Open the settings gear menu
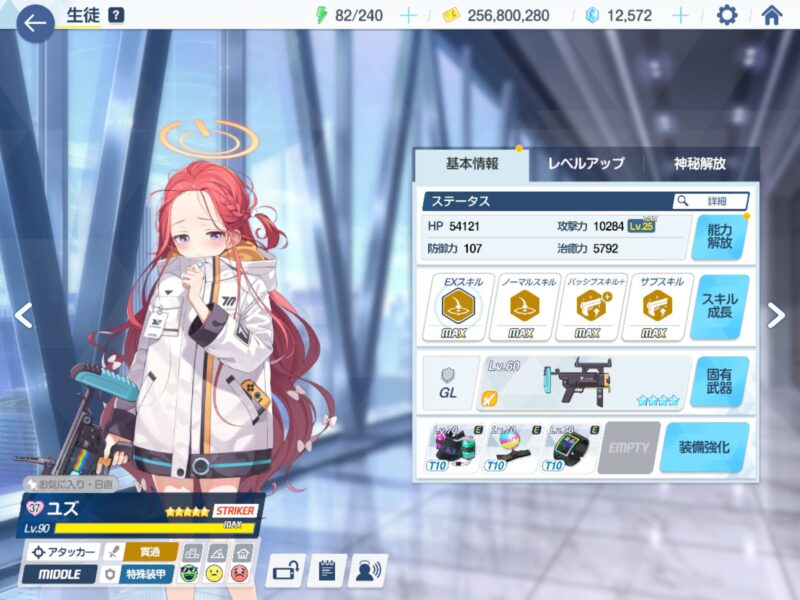The image size is (800, 600). coord(727,15)
